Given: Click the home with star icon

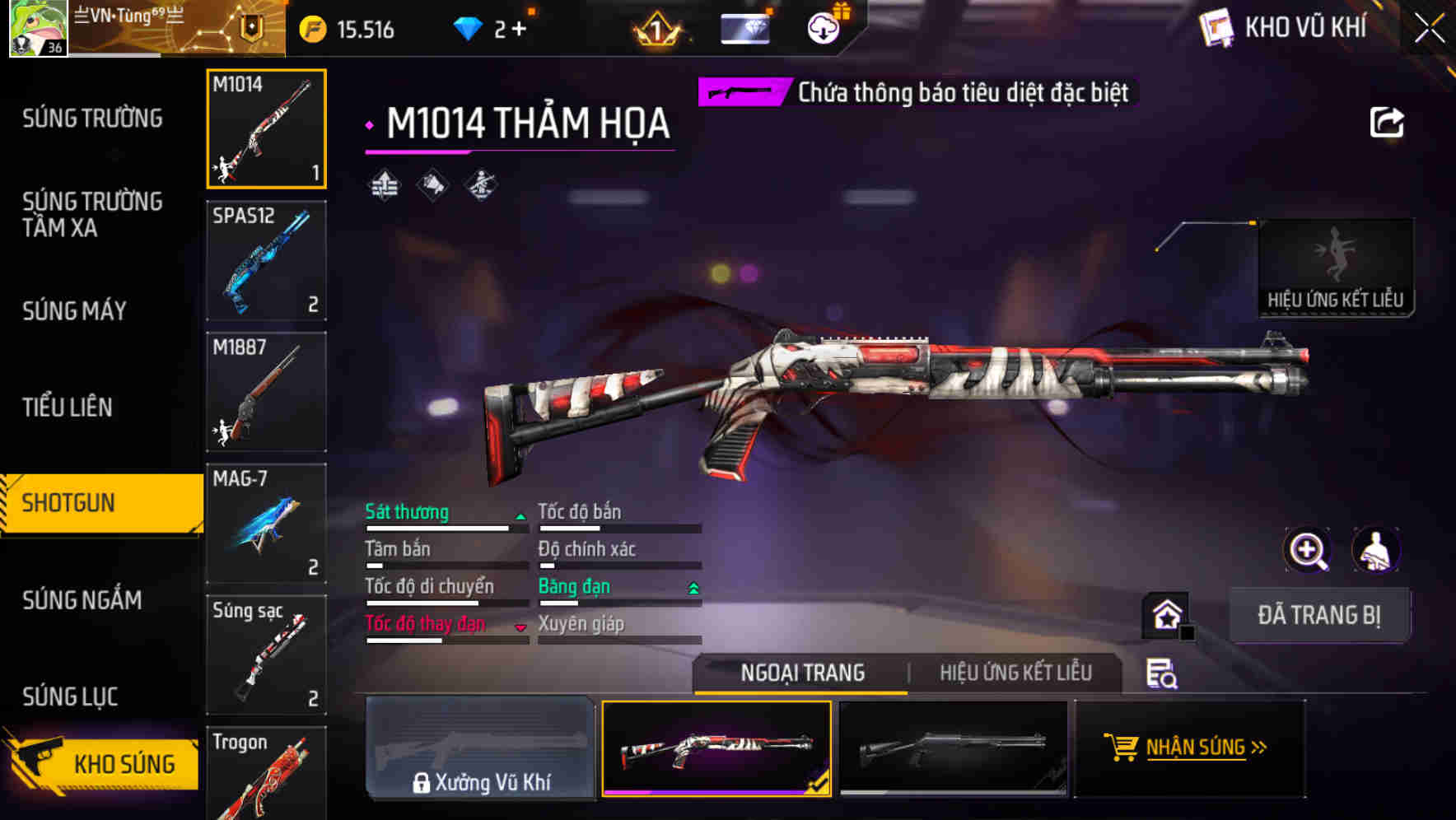Looking at the screenshot, I should click(1164, 615).
